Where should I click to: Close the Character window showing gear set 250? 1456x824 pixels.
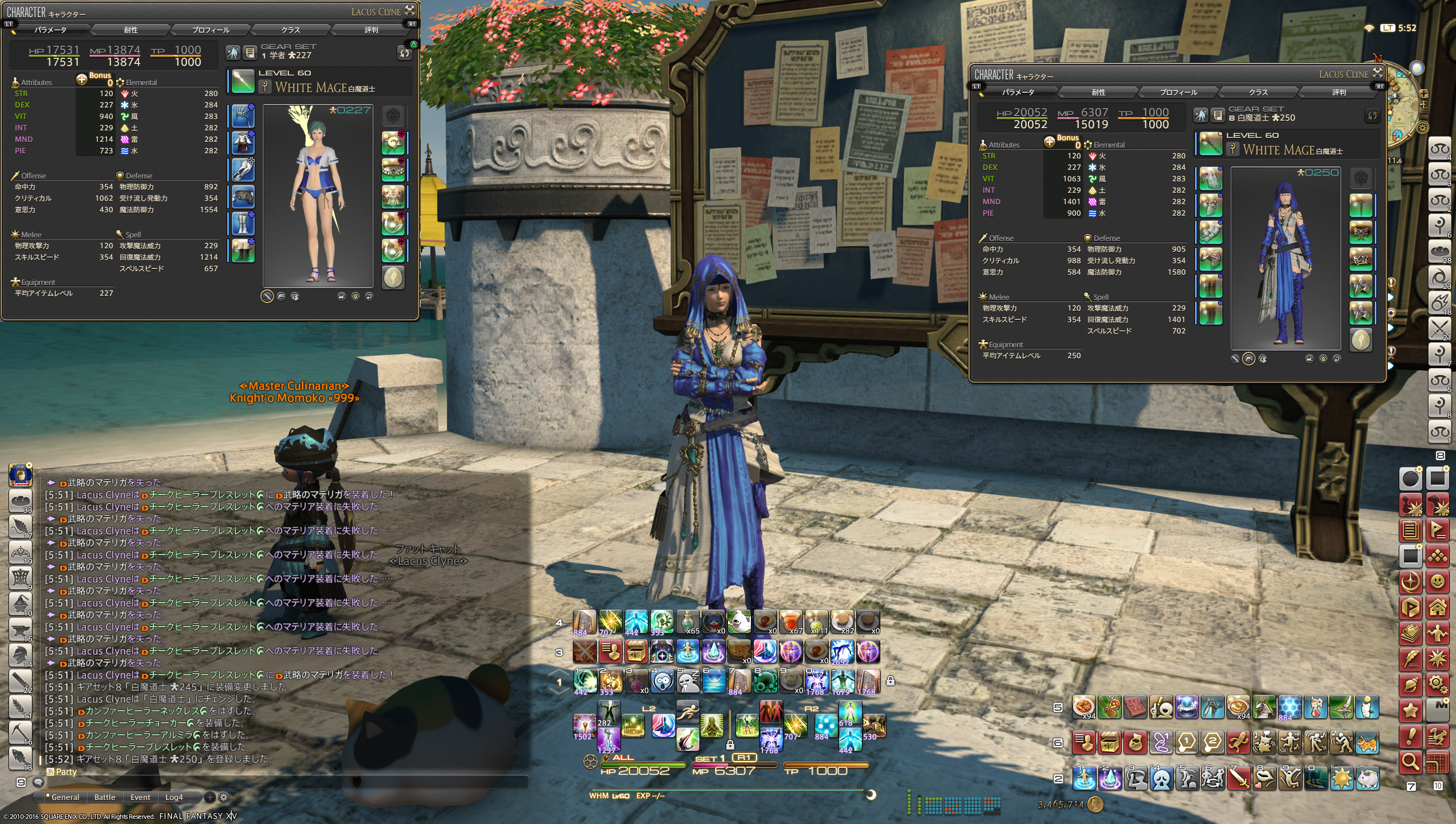coord(1378,73)
